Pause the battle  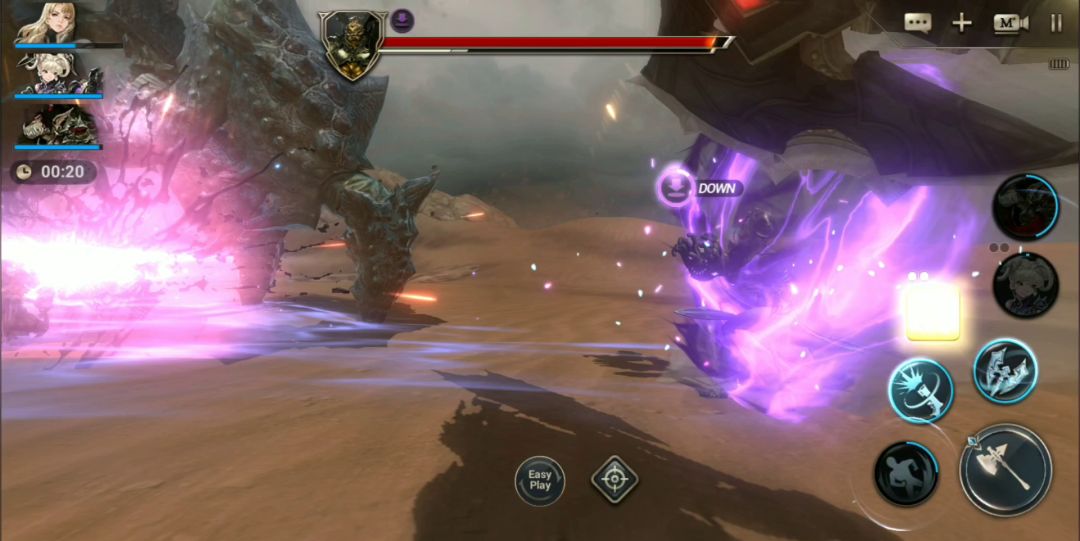tap(1056, 23)
